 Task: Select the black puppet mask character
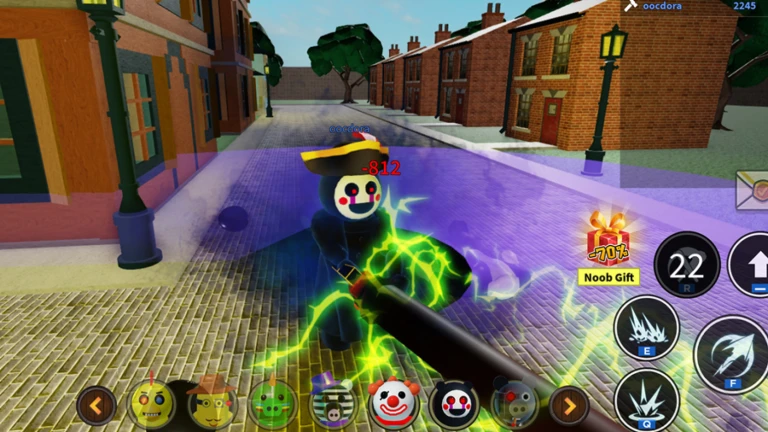click(x=454, y=405)
